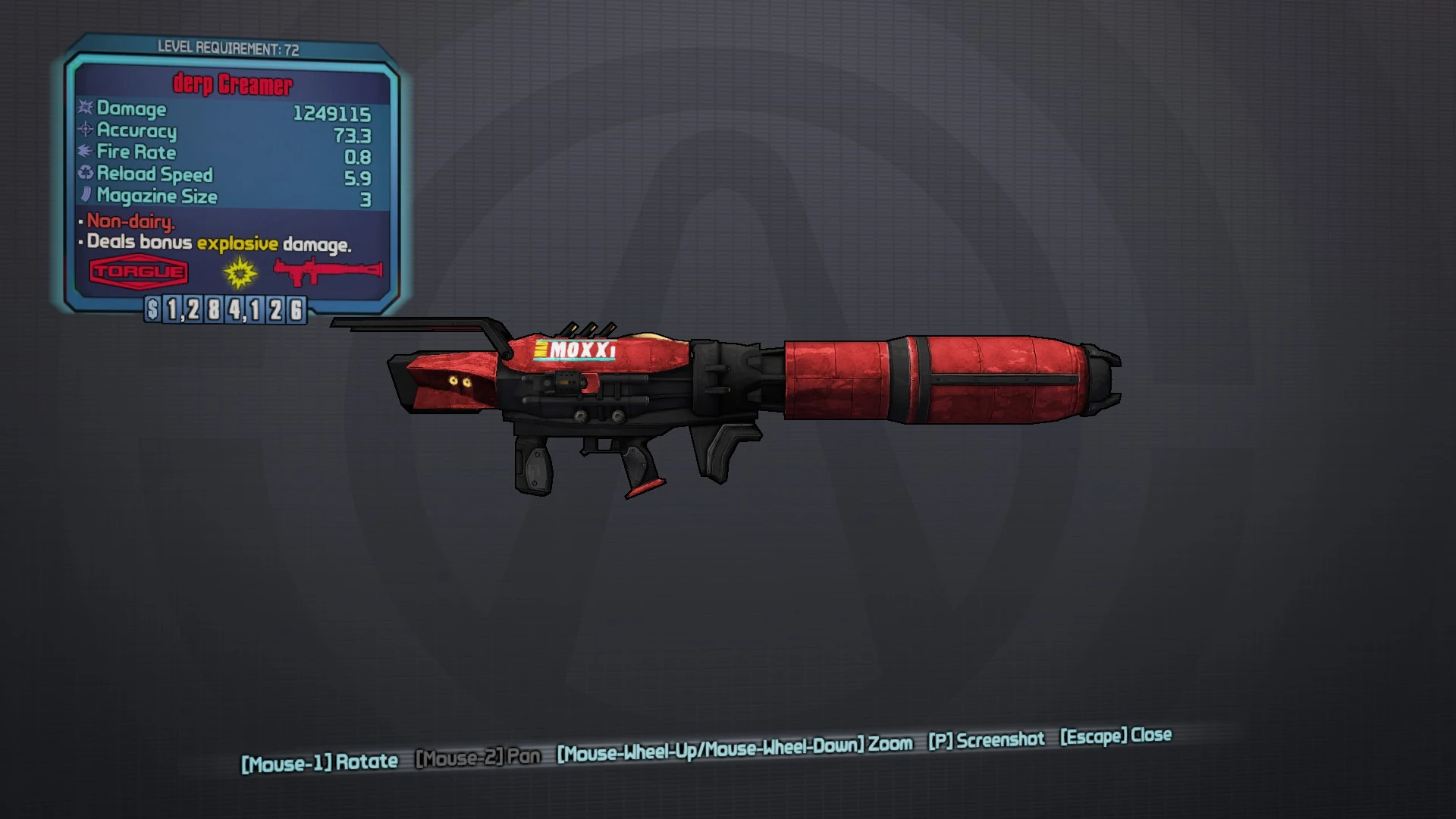This screenshot has height=819, width=1456.
Task: Click the '[Escape] Close' hint
Action: 1115,735
